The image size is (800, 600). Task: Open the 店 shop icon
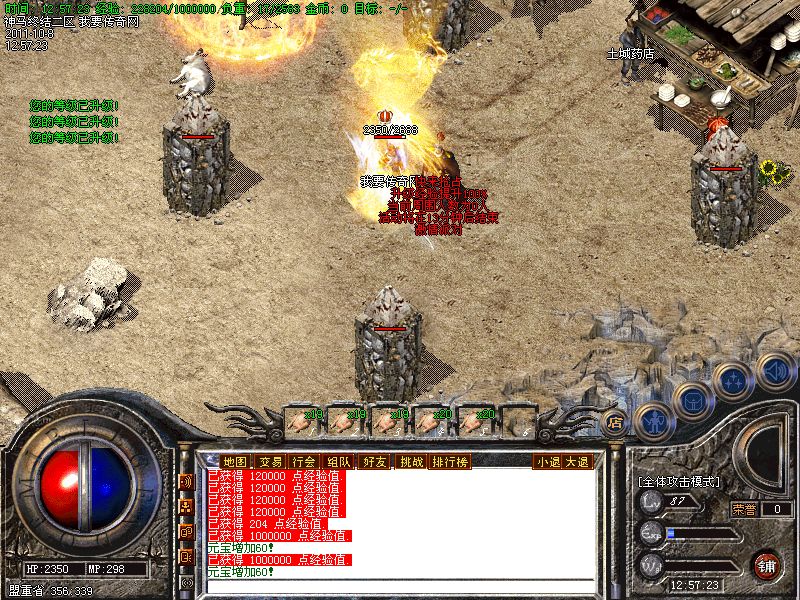point(614,421)
